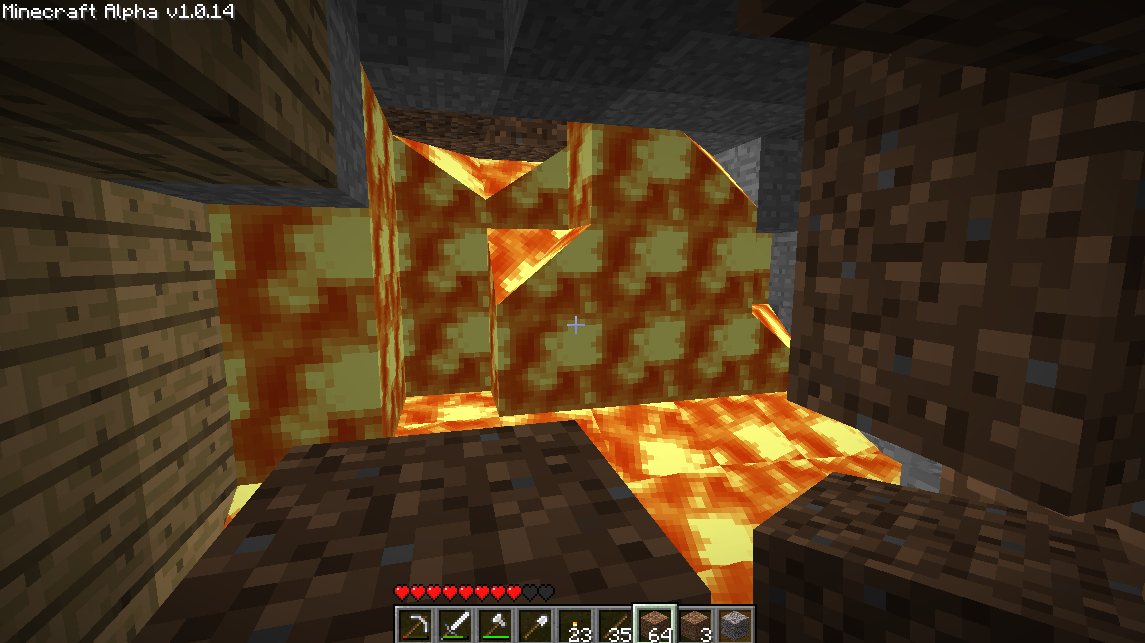Select the stack of 35 sticks
Image resolution: width=1145 pixels, height=643 pixels.
[x=613, y=624]
